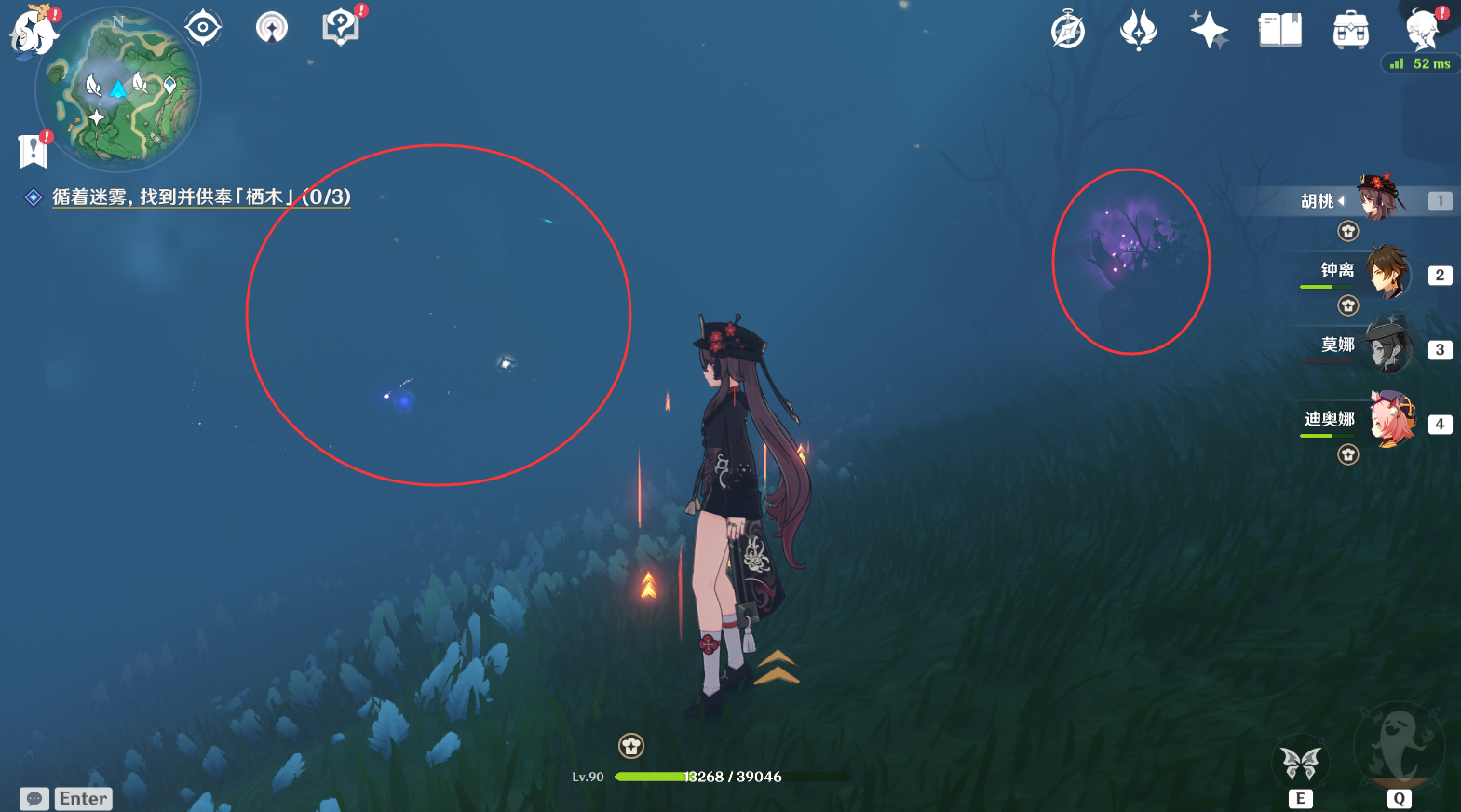Screen dimensions: 1461x812
Task: Toggle the eye-shaped Elemental Sight icon
Action: tap(203, 28)
